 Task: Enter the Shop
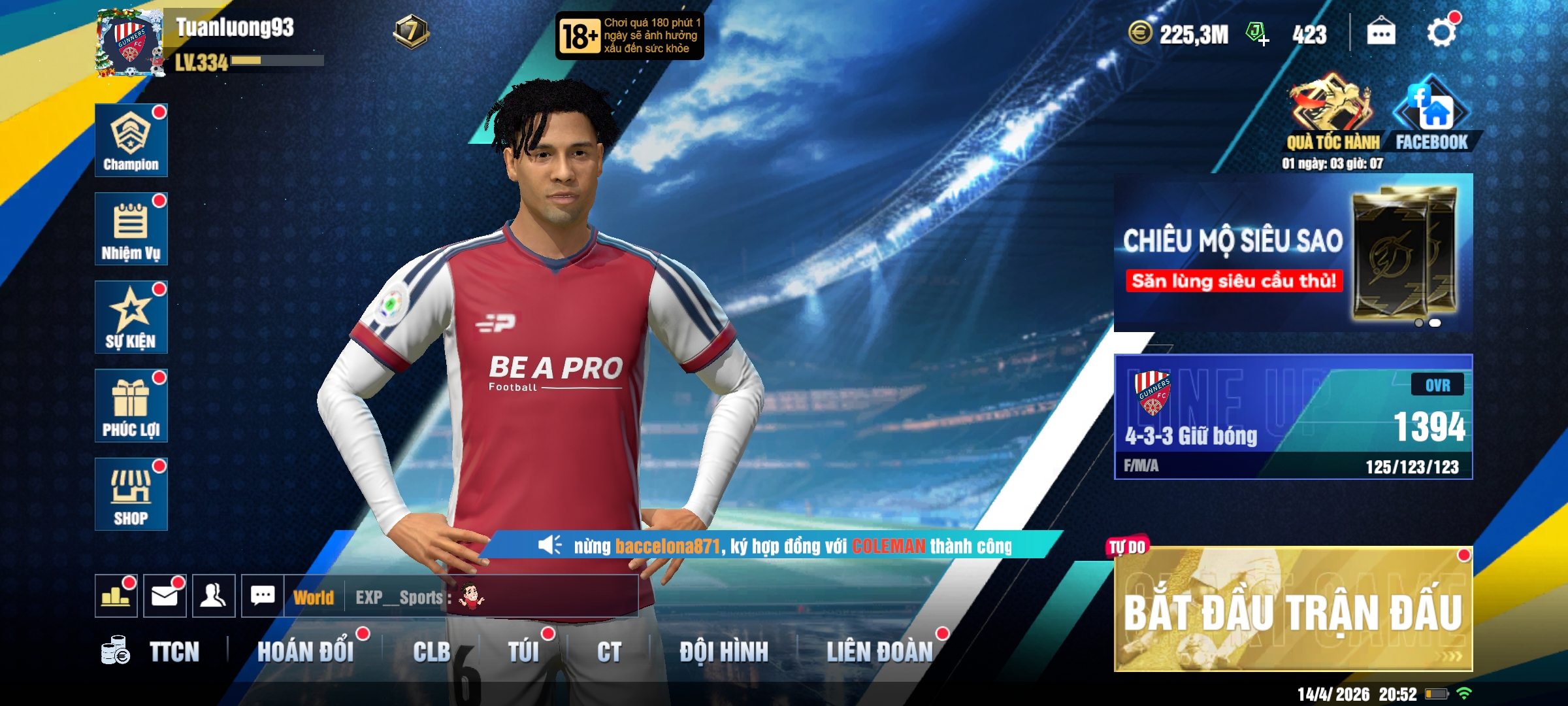point(131,494)
